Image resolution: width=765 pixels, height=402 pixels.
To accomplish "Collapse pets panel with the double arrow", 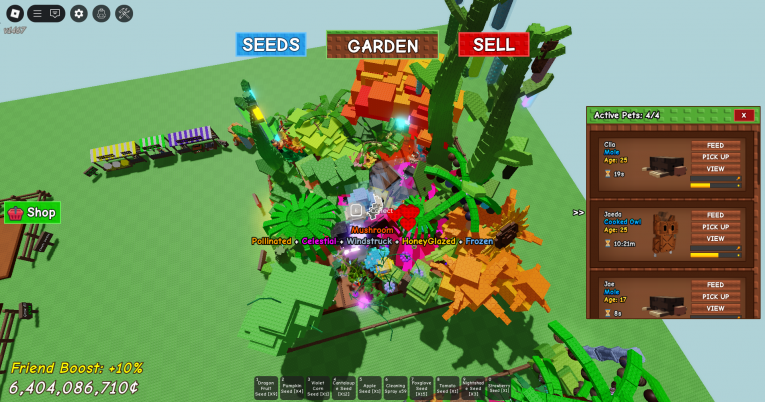I will (578, 212).
